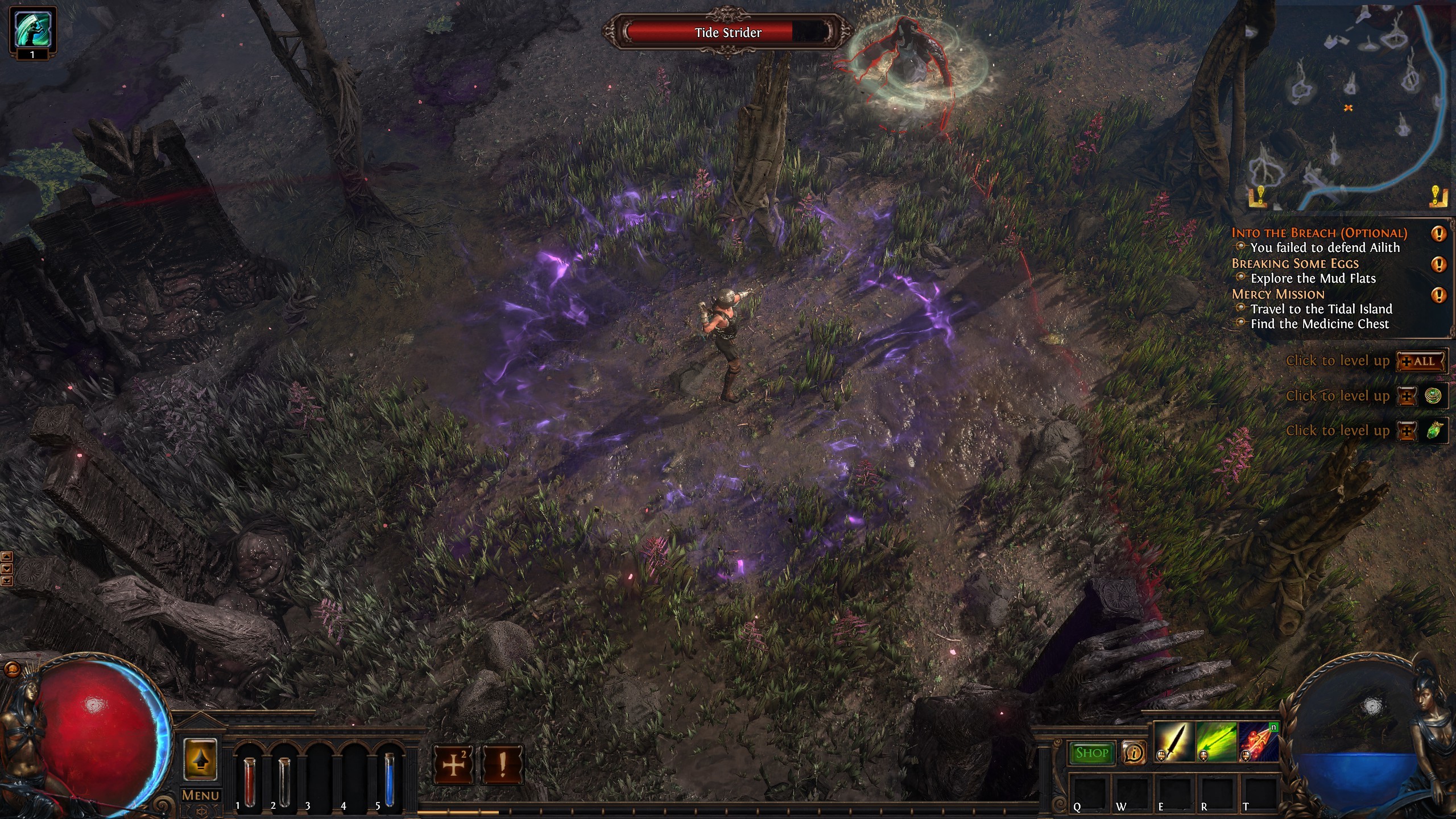
Task: Select the Mercy Mission quest marker
Action: [1438, 295]
